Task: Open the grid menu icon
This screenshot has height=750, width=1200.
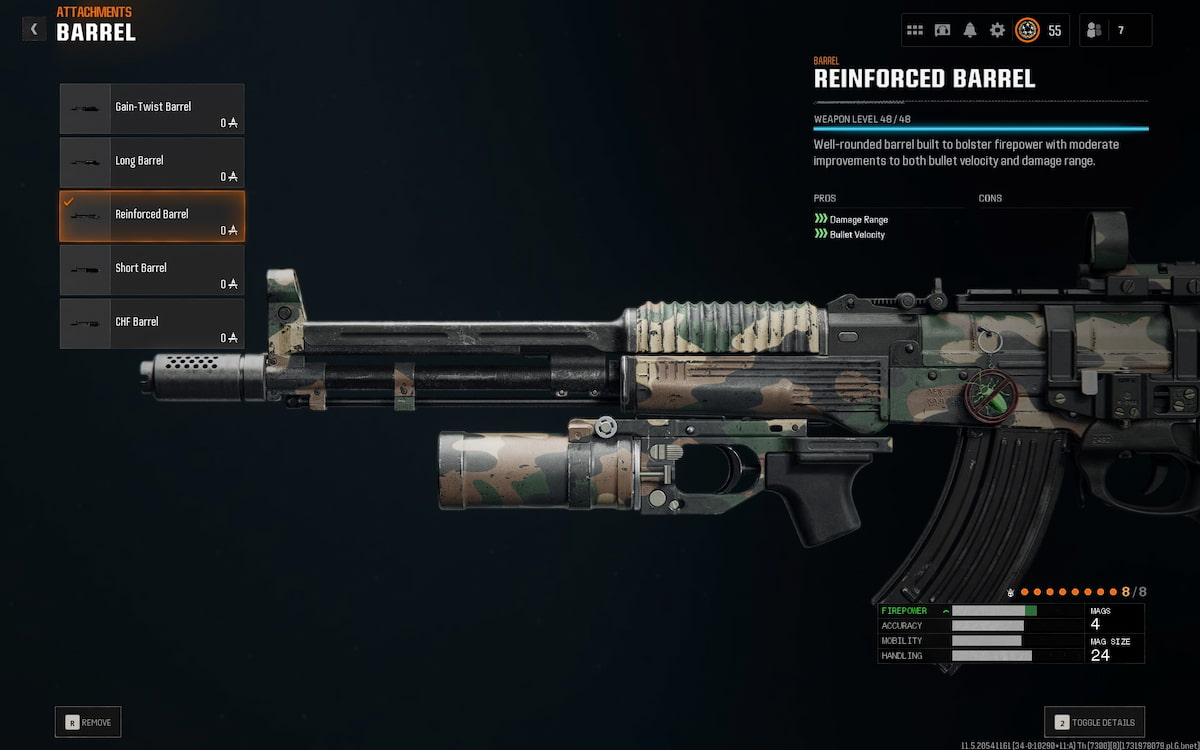Action: [x=915, y=30]
